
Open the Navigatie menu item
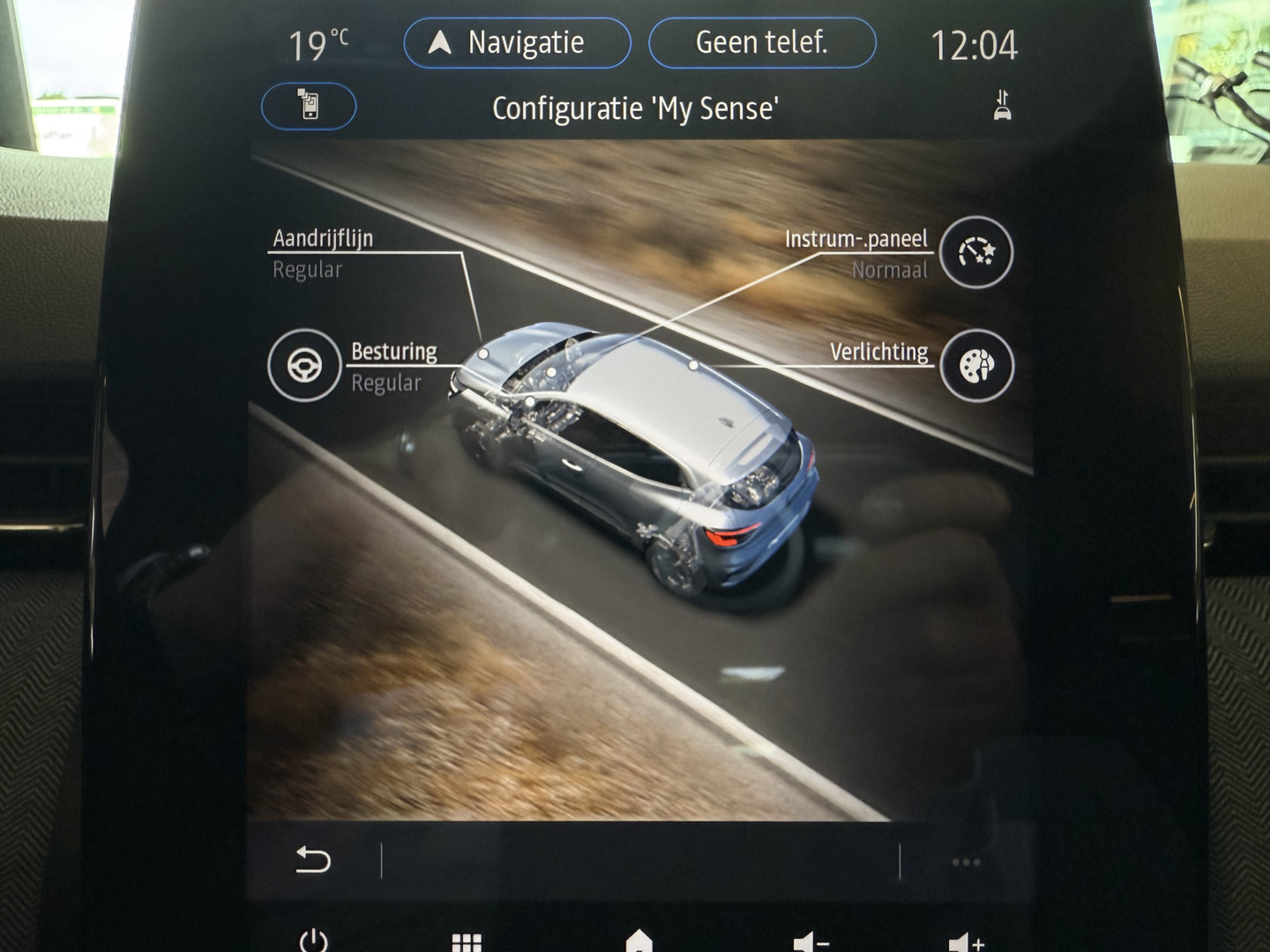coord(517,41)
